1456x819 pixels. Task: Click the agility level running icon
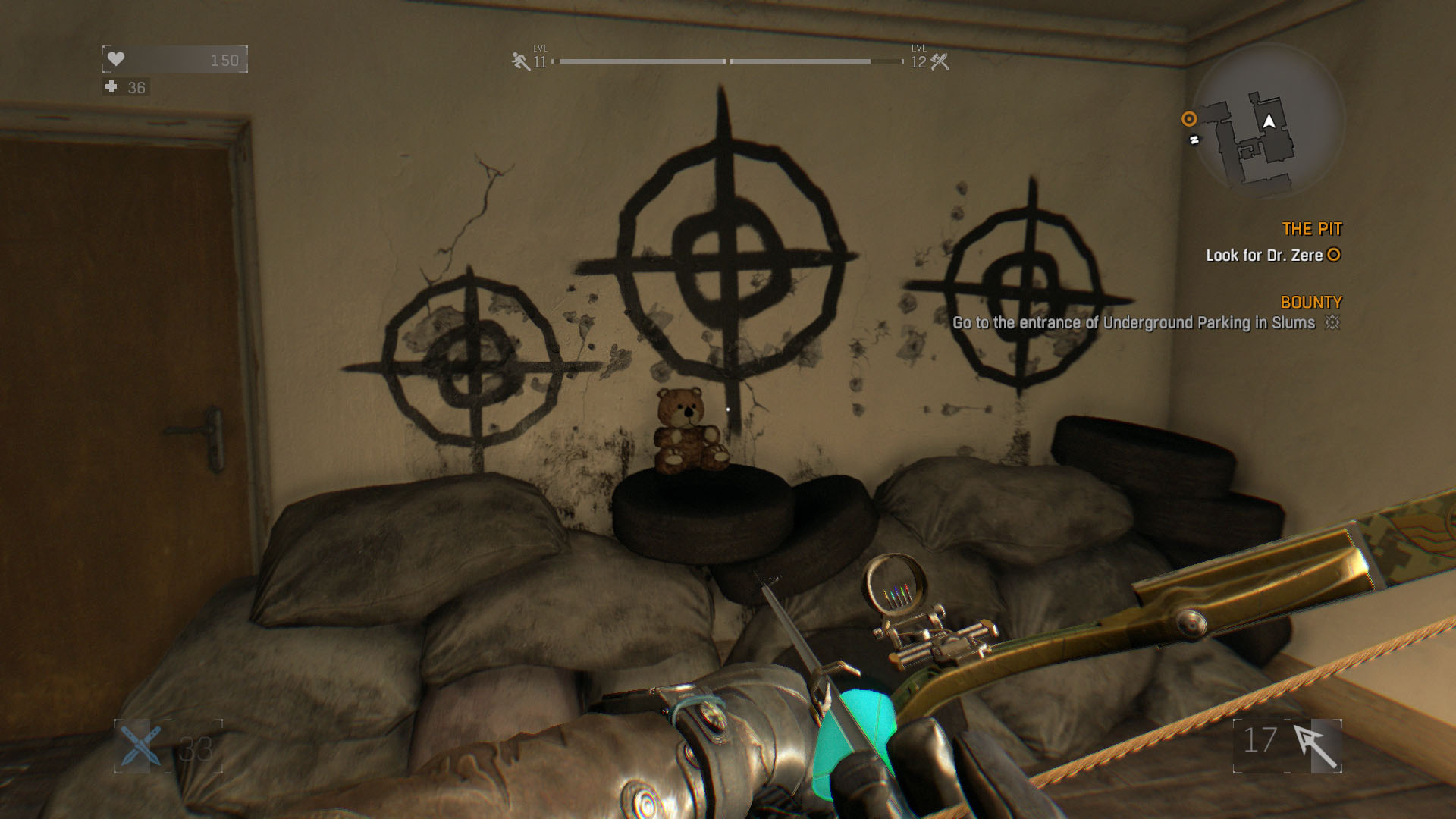pyautogui.click(x=520, y=61)
